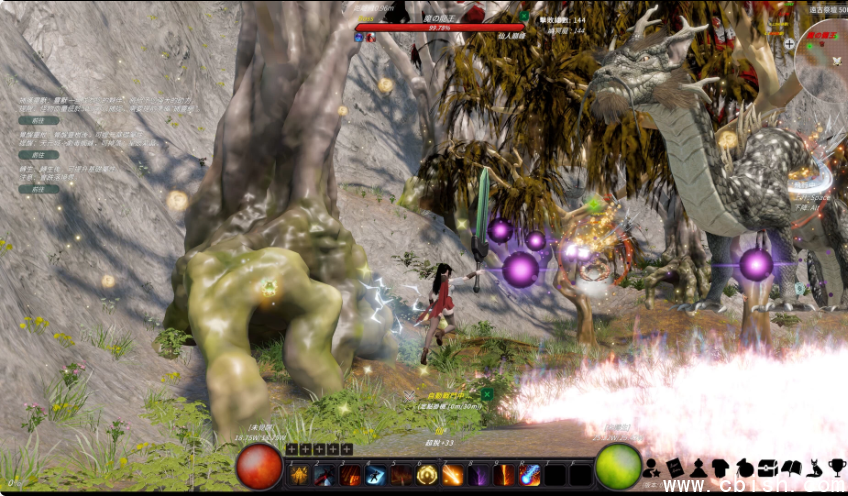Activate the purple glow skill slot
This screenshot has width=848, height=496.
(x=479, y=475)
